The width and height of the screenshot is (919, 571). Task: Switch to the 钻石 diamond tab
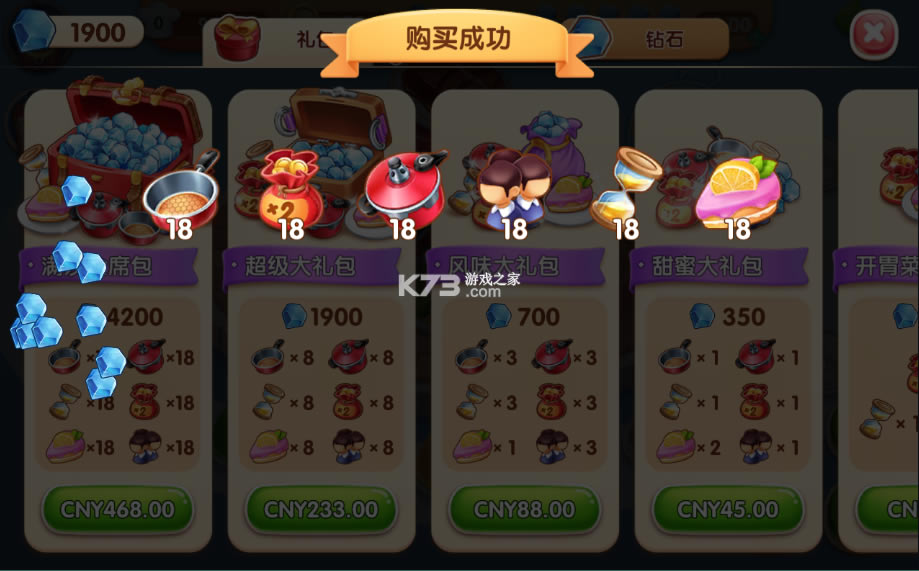click(660, 39)
